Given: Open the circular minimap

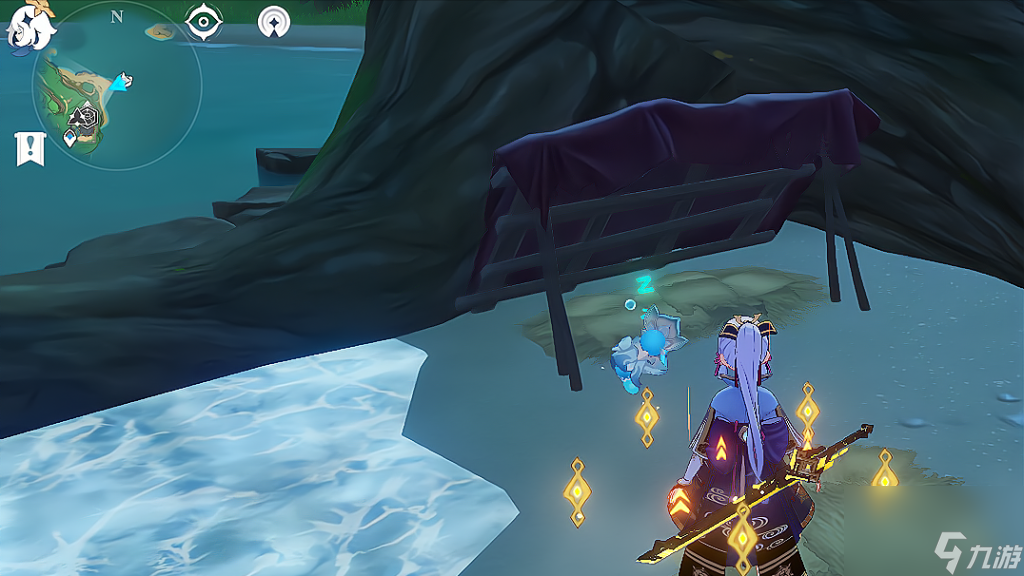Looking at the screenshot, I should click(117, 87).
